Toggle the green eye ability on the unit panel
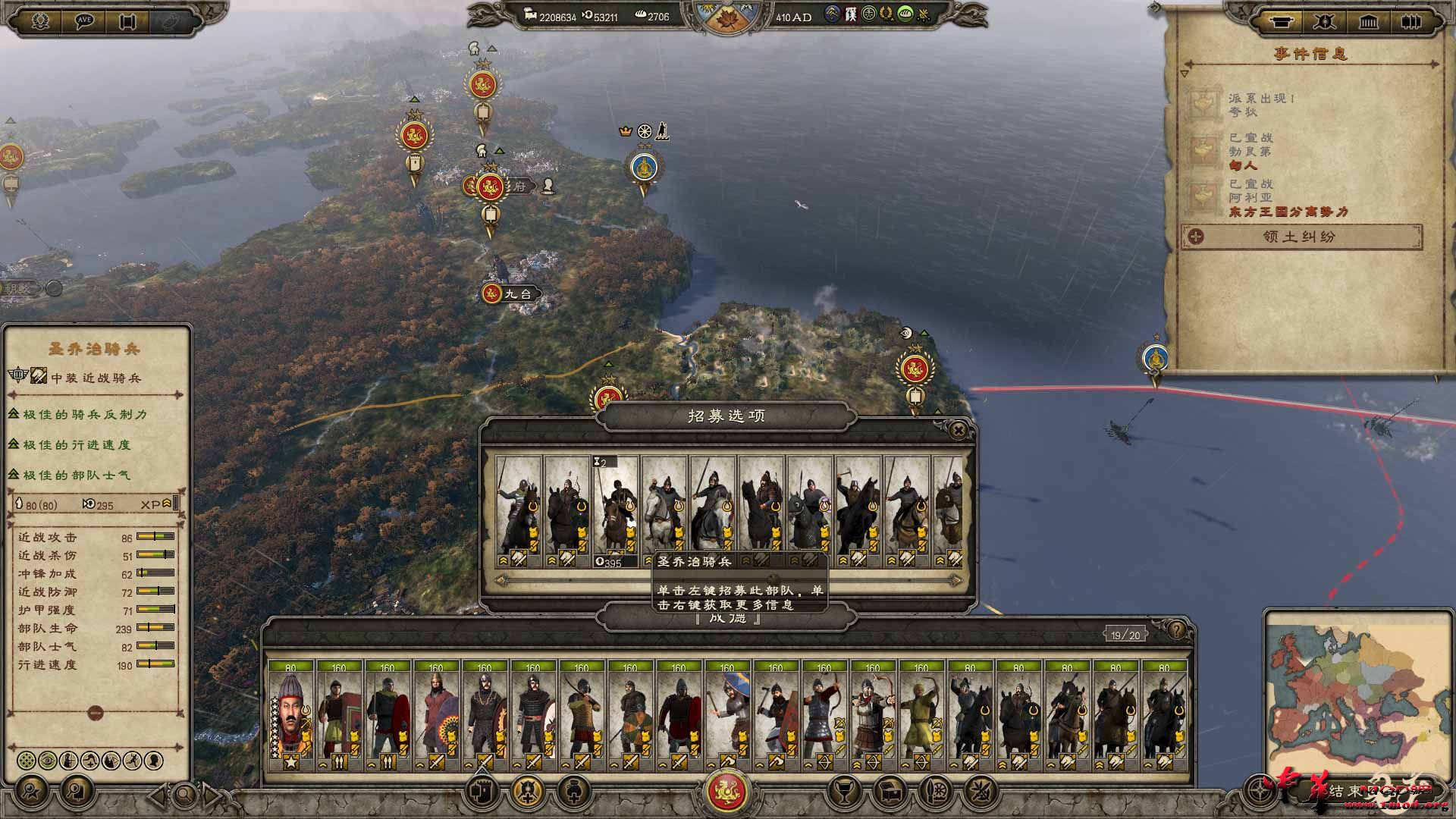 [x=47, y=761]
